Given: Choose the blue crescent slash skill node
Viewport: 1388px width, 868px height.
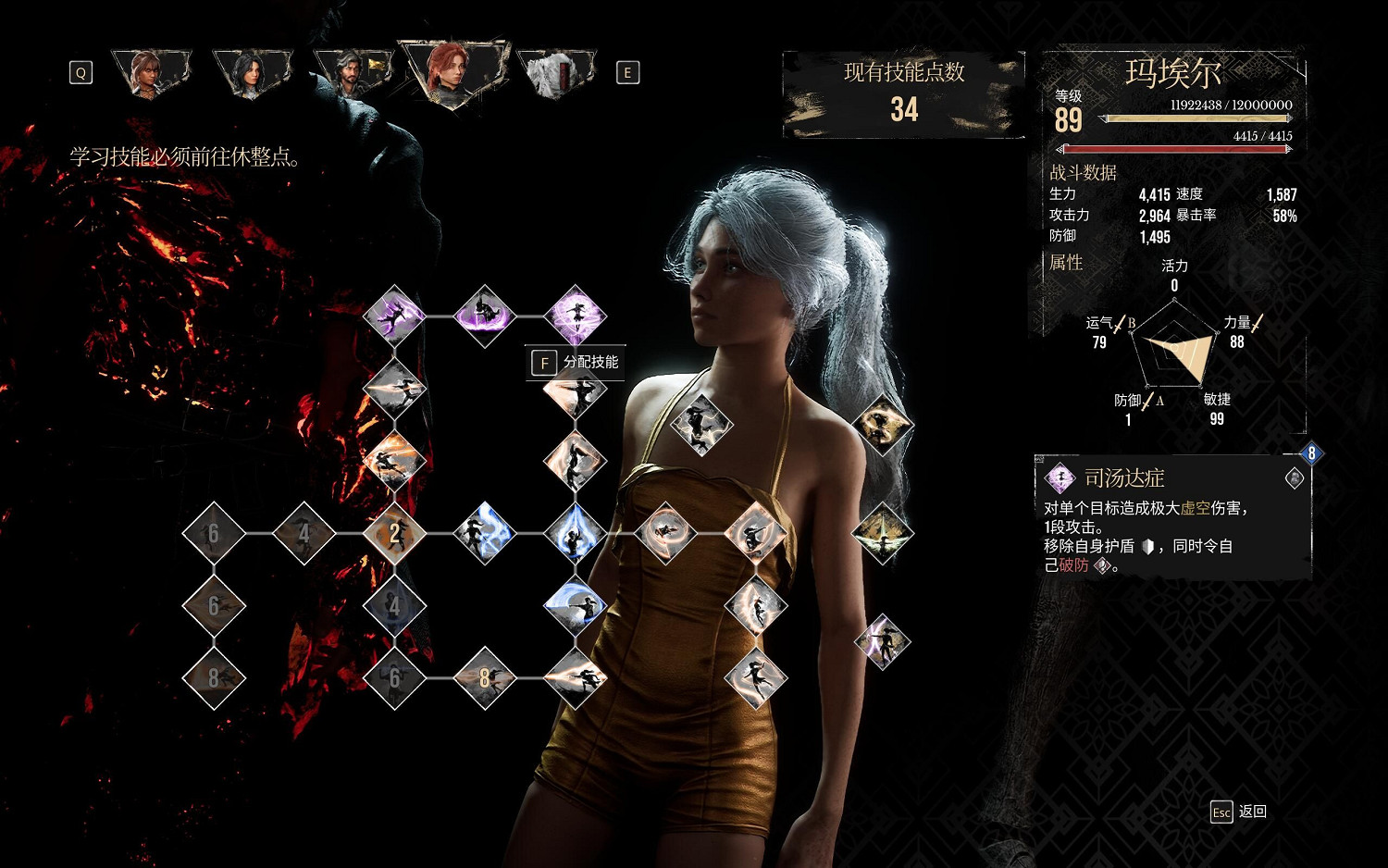Looking at the screenshot, I should [x=575, y=606].
